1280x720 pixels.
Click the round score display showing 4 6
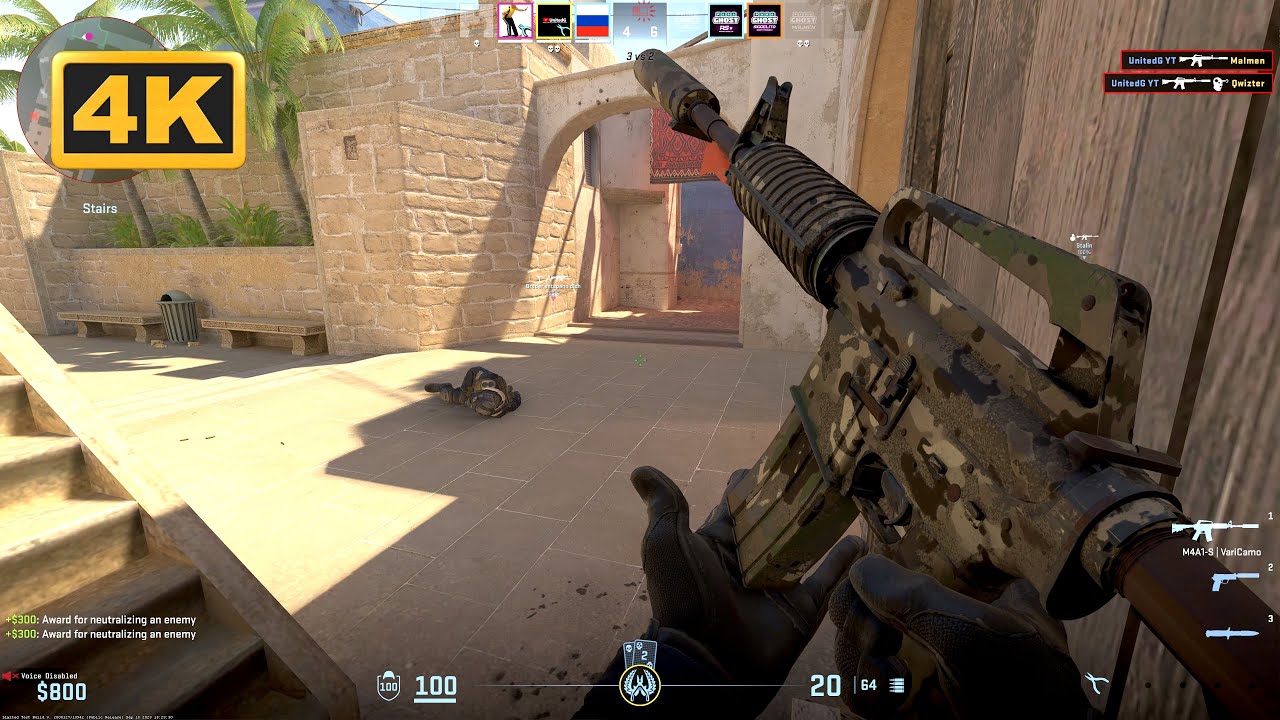[x=638, y=31]
